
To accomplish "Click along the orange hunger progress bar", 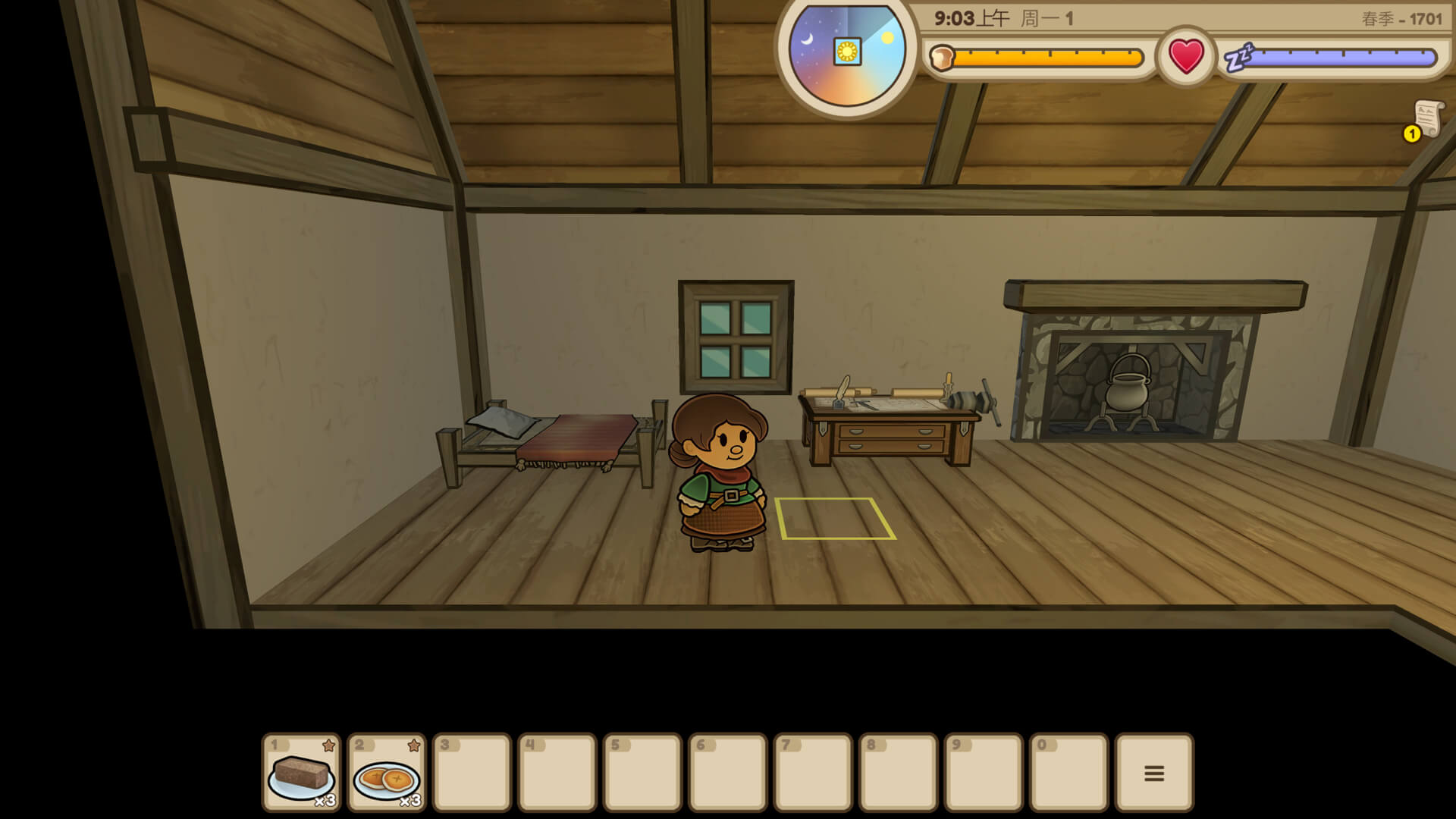I will point(1046,56).
